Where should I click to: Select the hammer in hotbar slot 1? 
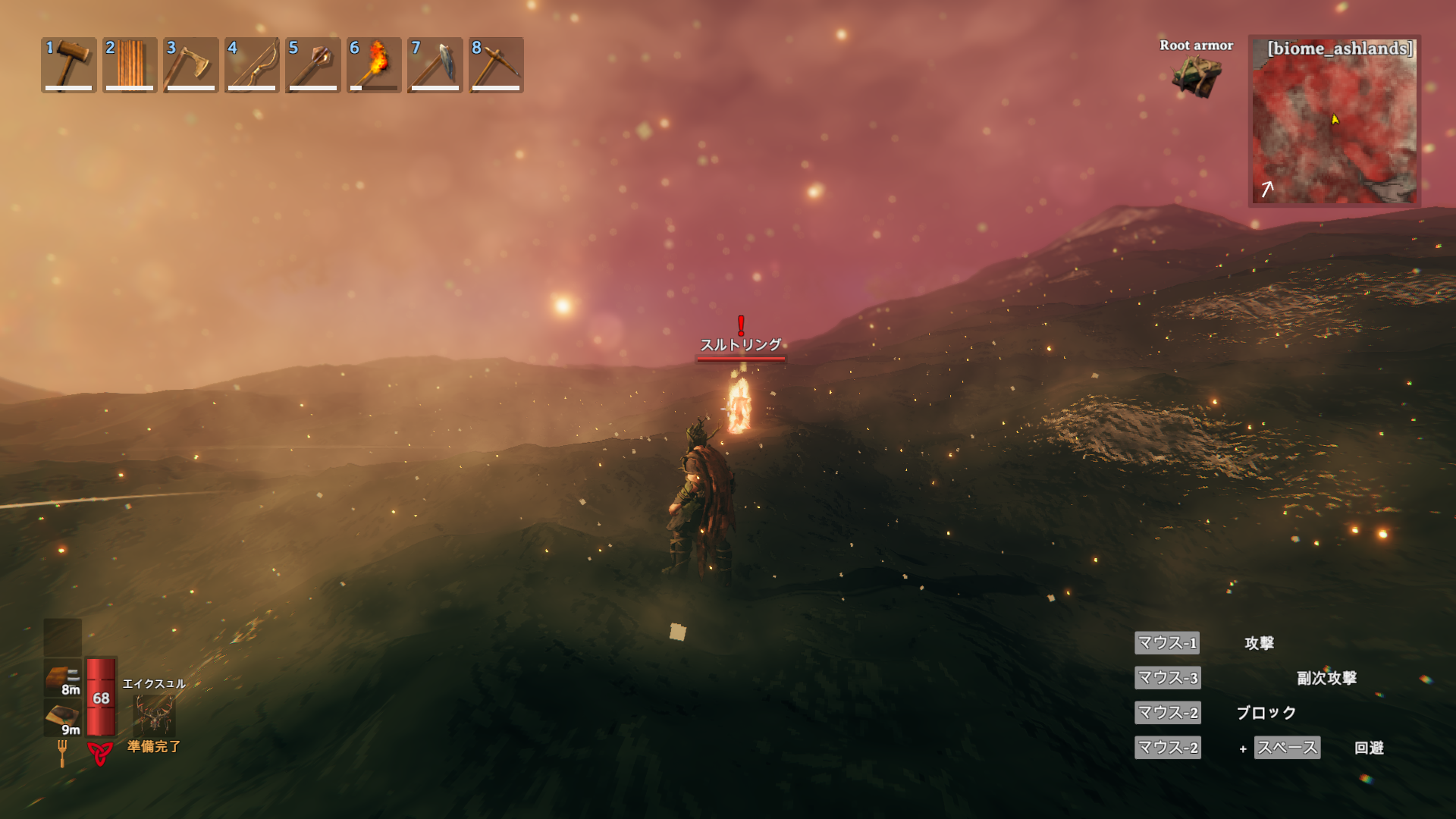(68, 65)
